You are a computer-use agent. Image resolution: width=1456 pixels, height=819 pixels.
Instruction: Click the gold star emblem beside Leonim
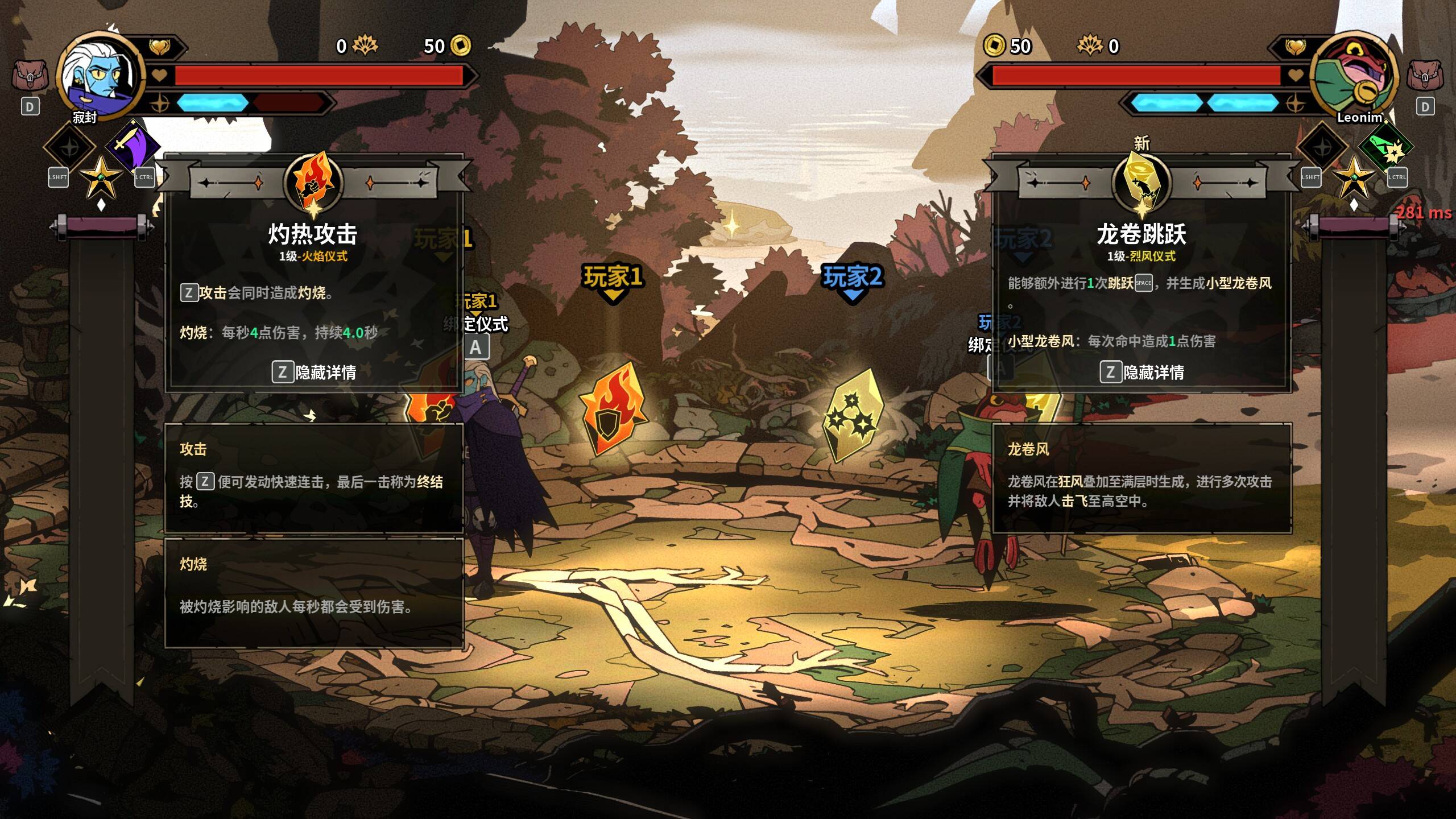1354,177
